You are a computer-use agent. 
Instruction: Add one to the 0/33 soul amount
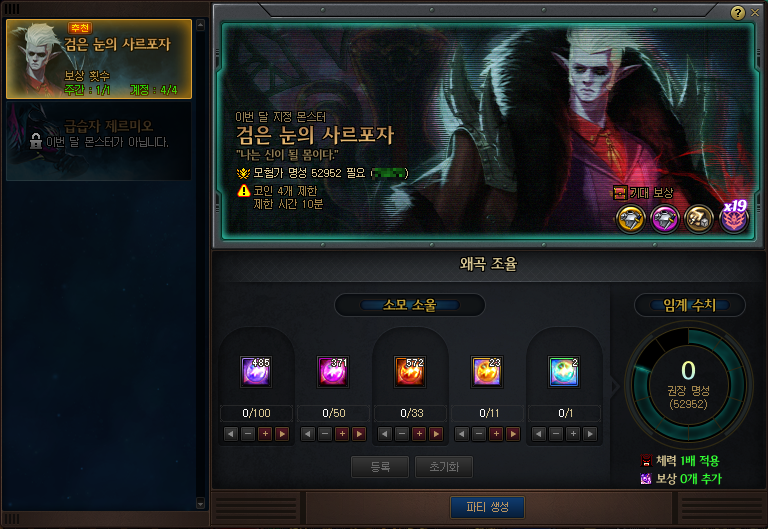419,434
